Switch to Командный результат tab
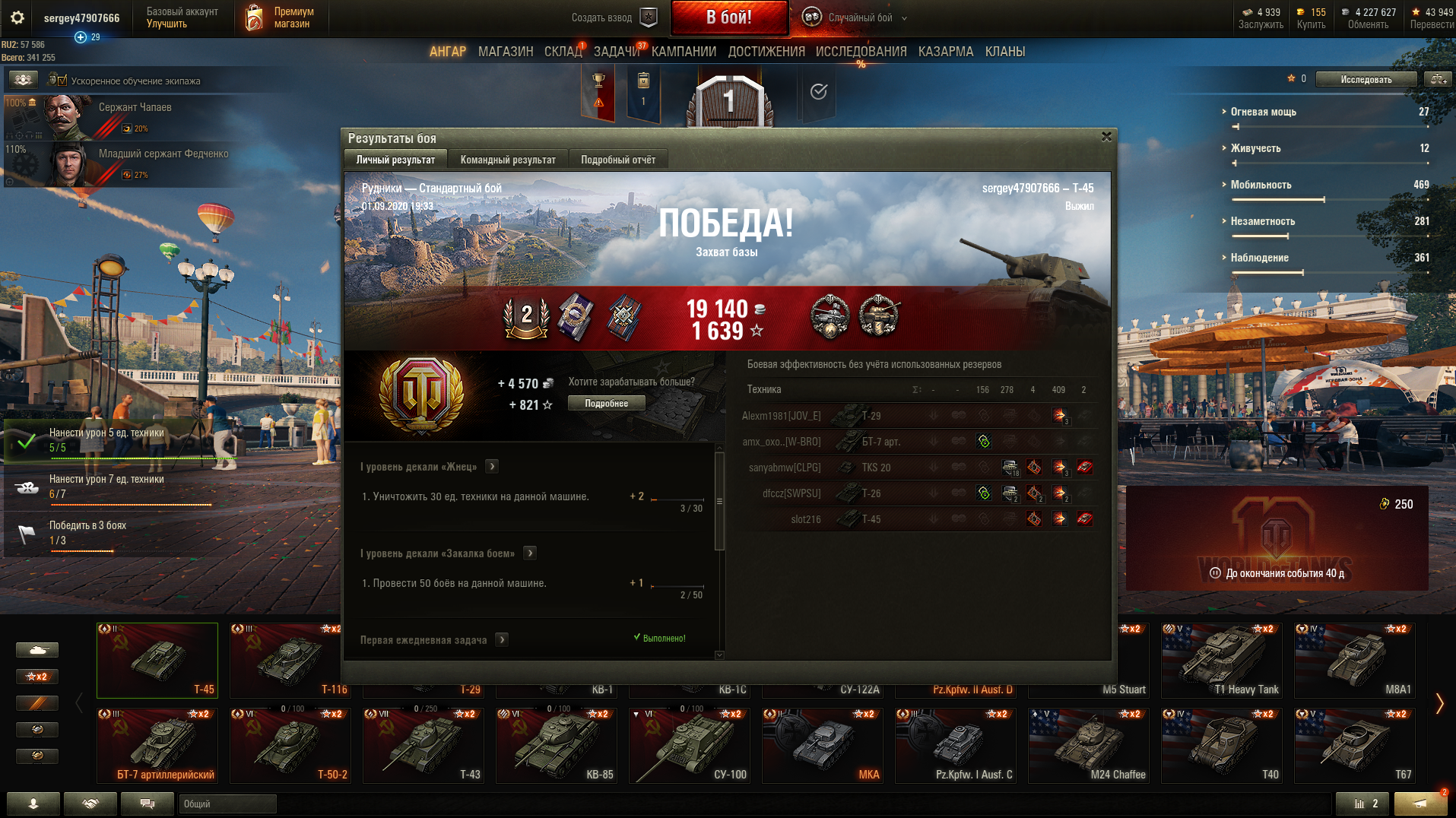The width and height of the screenshot is (1456, 818). tap(508, 160)
